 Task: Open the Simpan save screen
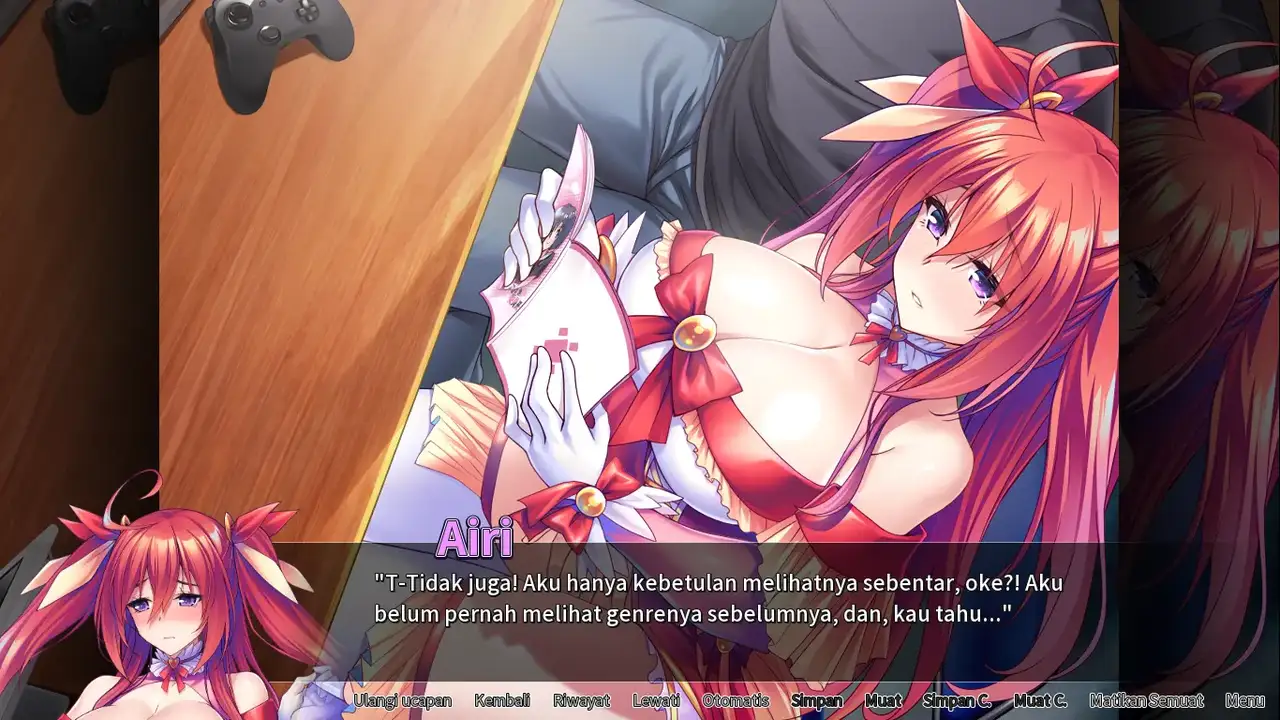pos(817,701)
